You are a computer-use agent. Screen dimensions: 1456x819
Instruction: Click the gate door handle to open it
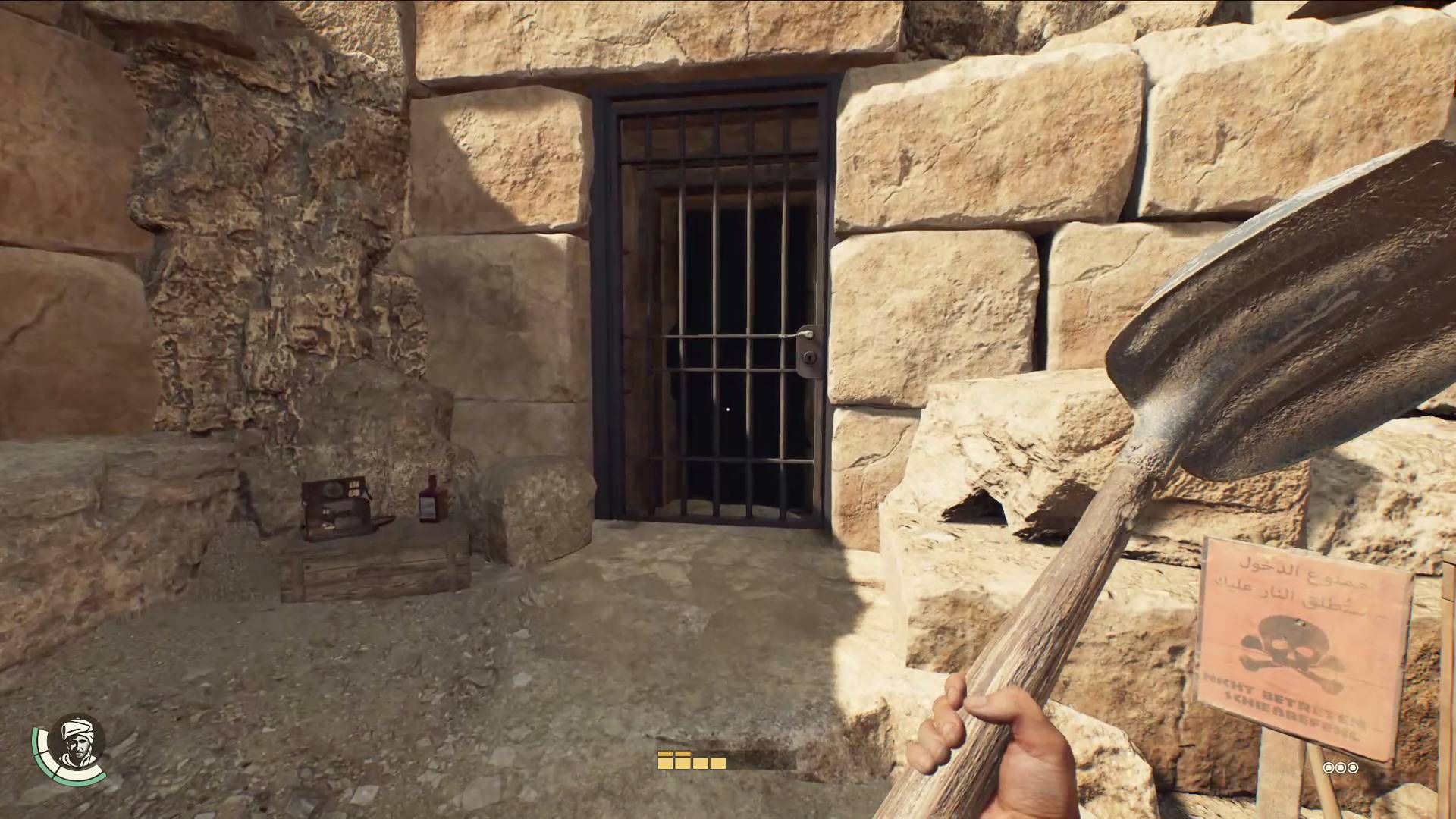804,334
